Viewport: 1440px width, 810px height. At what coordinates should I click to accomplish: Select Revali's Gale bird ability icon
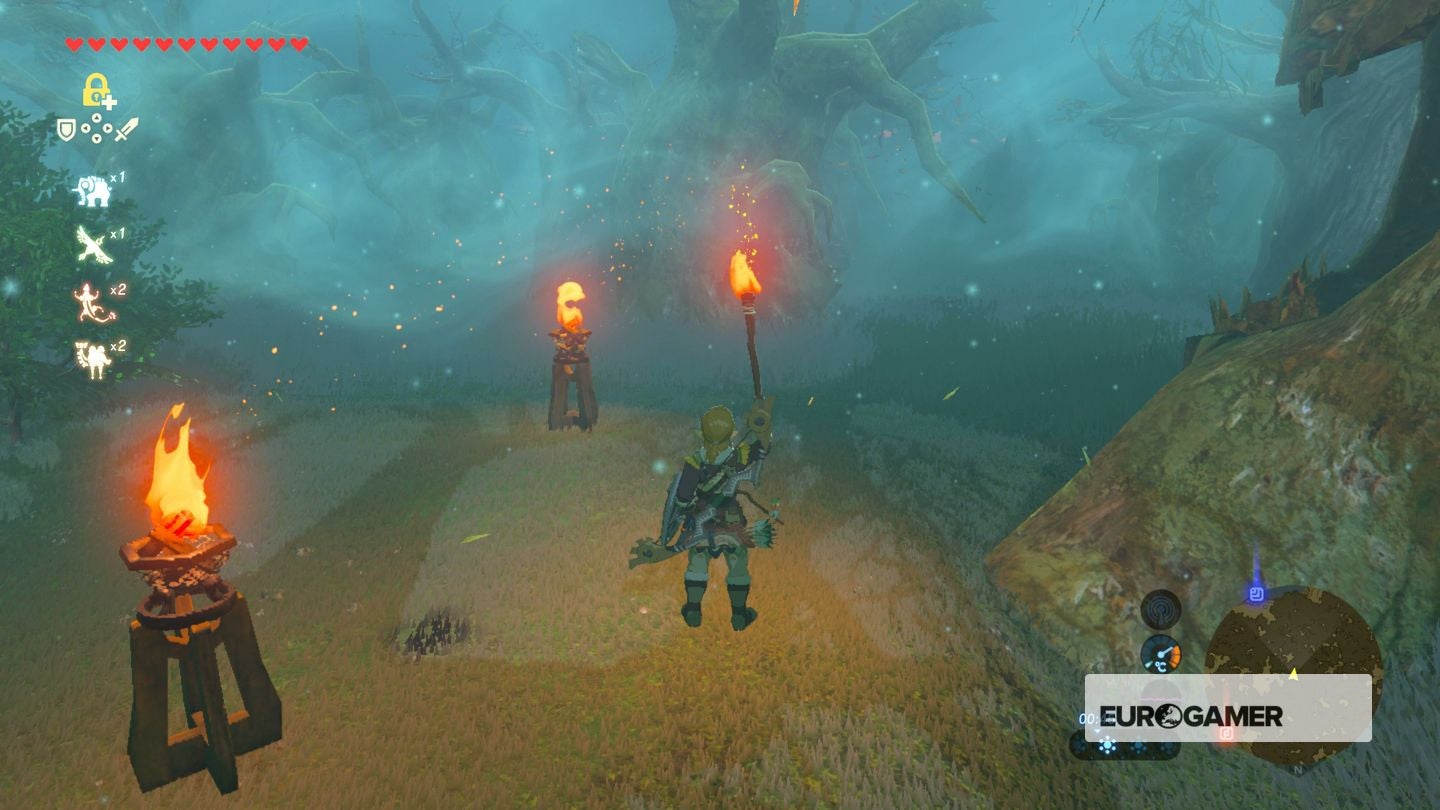click(x=92, y=244)
